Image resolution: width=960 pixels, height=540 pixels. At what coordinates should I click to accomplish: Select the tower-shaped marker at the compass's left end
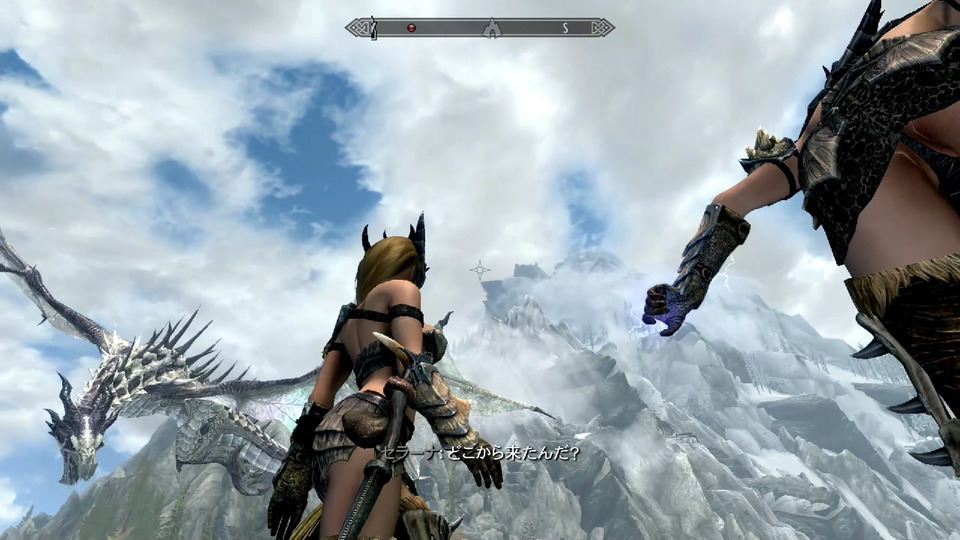coord(373,28)
